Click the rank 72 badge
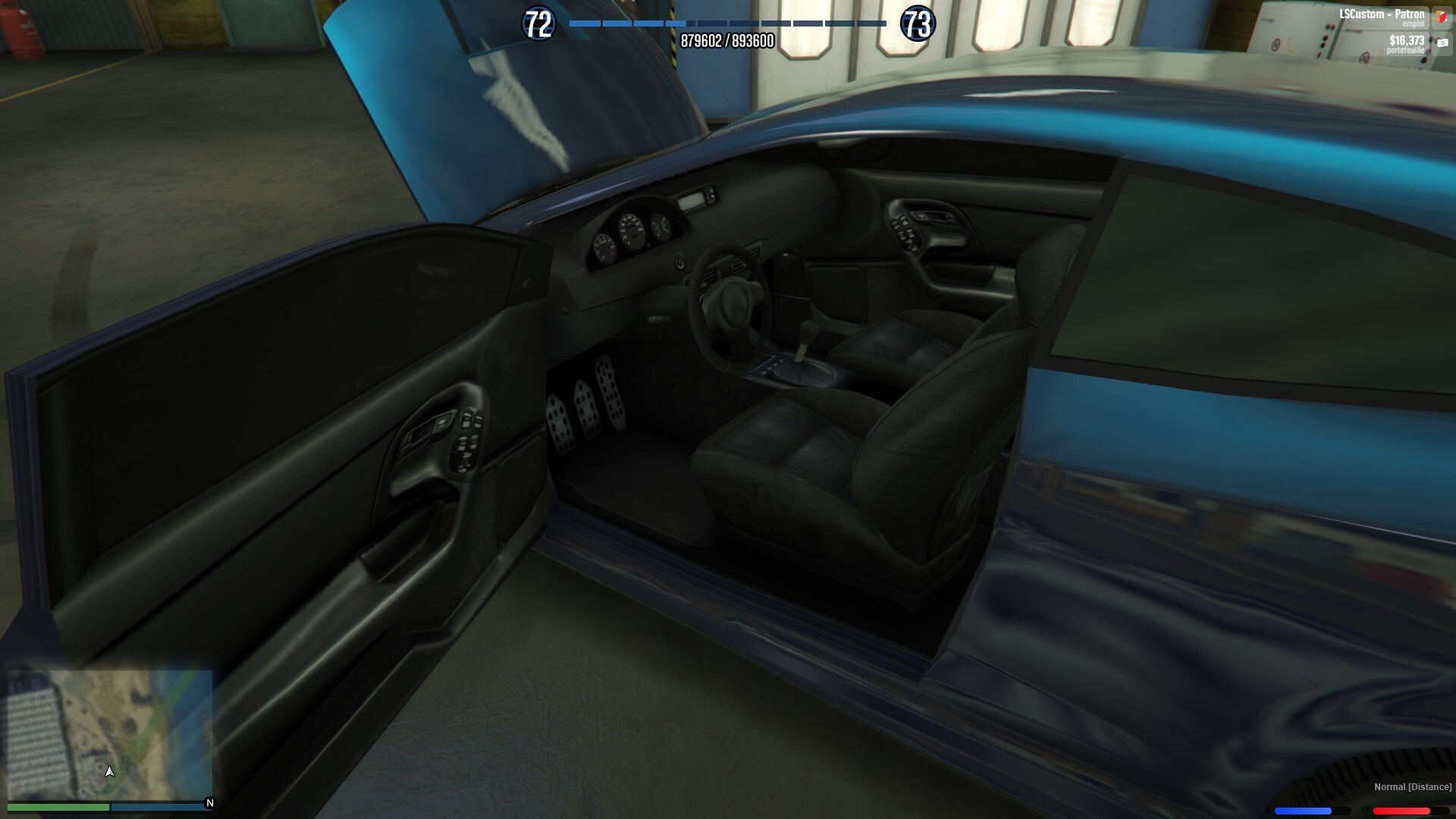The image size is (1456, 819). tap(538, 24)
